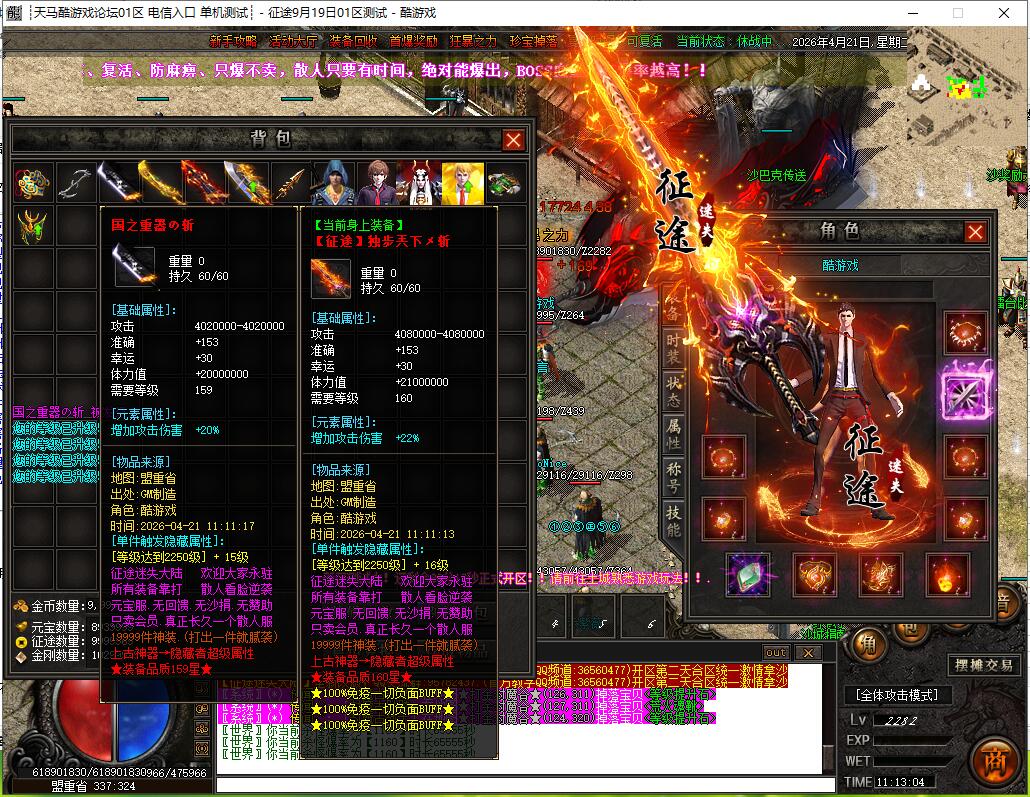Select the golden horned helmet in the backpack
Image resolution: width=1030 pixels, height=797 pixels.
(32, 226)
